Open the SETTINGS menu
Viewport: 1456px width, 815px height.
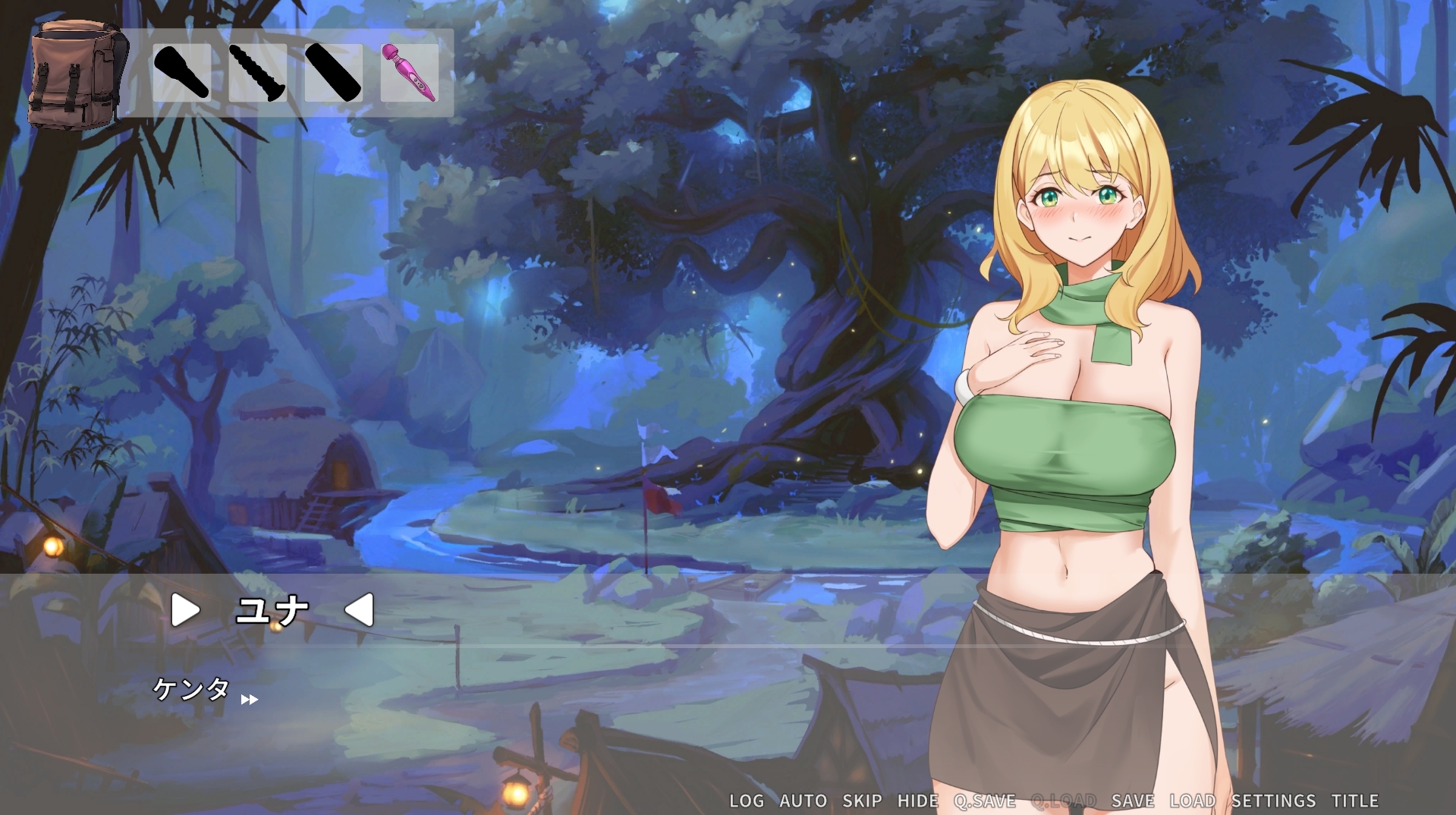point(1272,801)
